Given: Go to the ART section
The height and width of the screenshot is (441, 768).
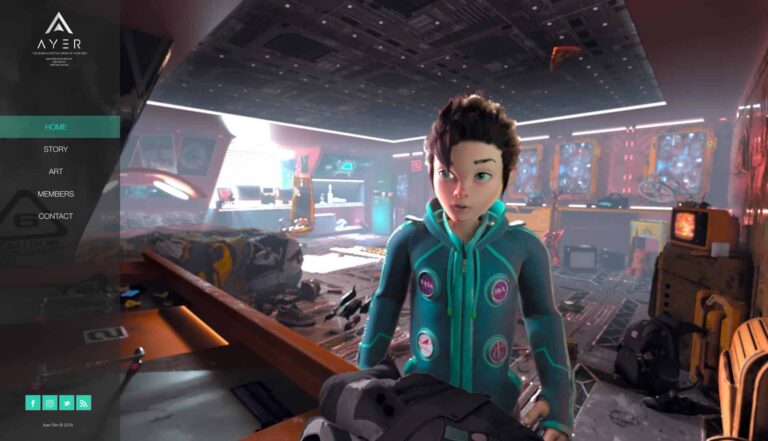Looking at the screenshot, I should click(x=56, y=172).
